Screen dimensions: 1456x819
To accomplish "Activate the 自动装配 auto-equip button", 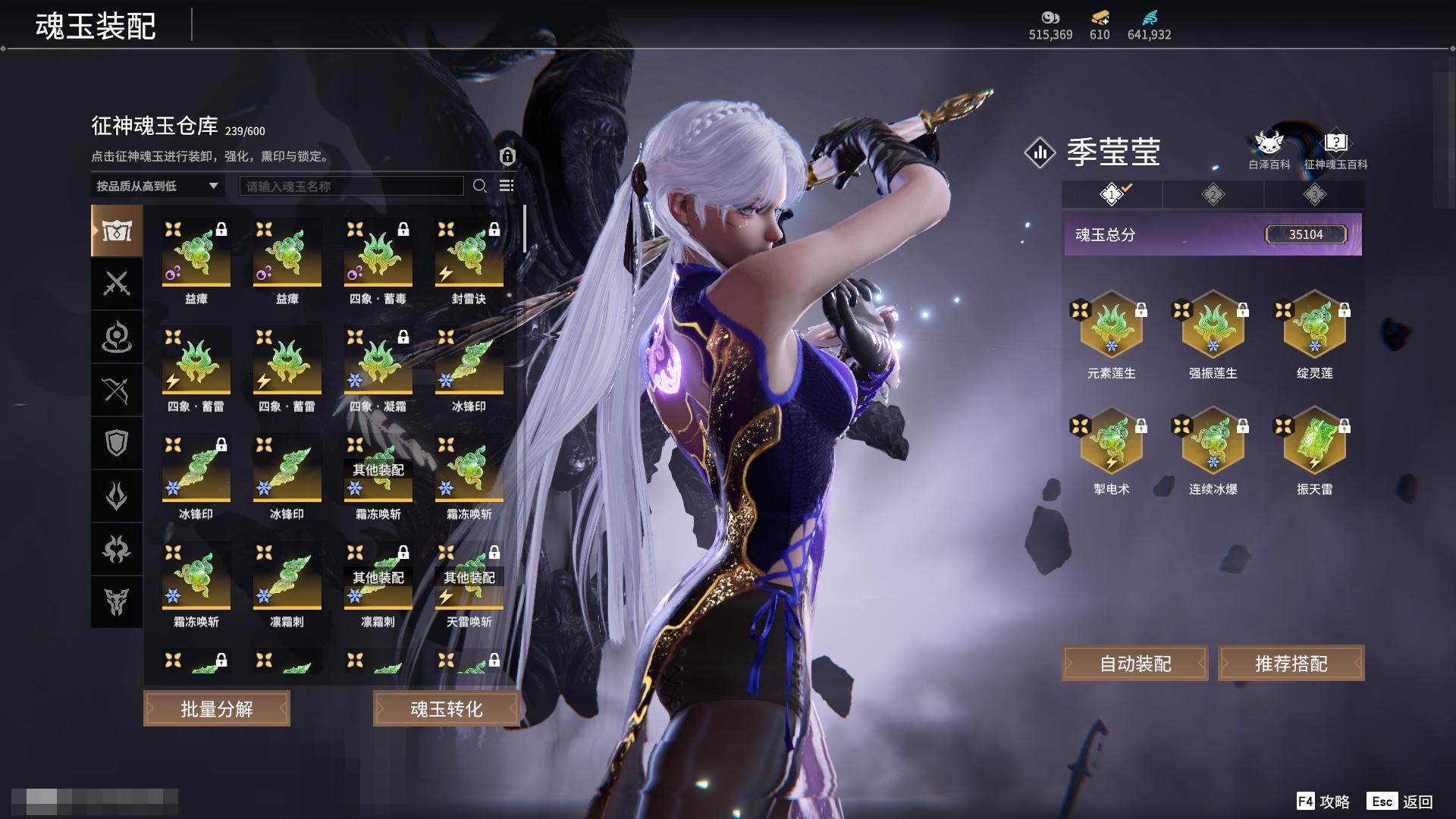I will click(1135, 664).
